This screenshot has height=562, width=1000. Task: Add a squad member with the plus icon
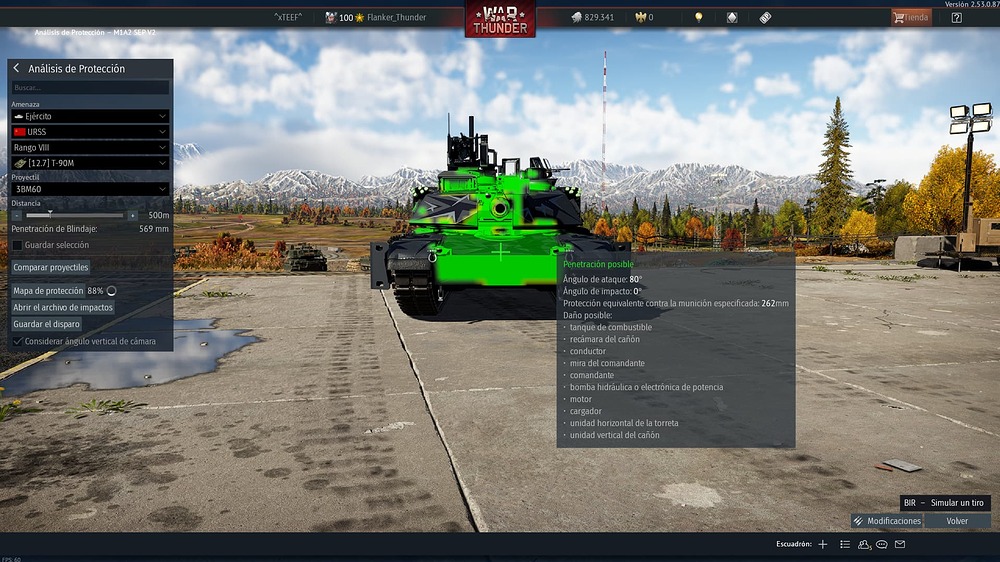tap(823, 545)
